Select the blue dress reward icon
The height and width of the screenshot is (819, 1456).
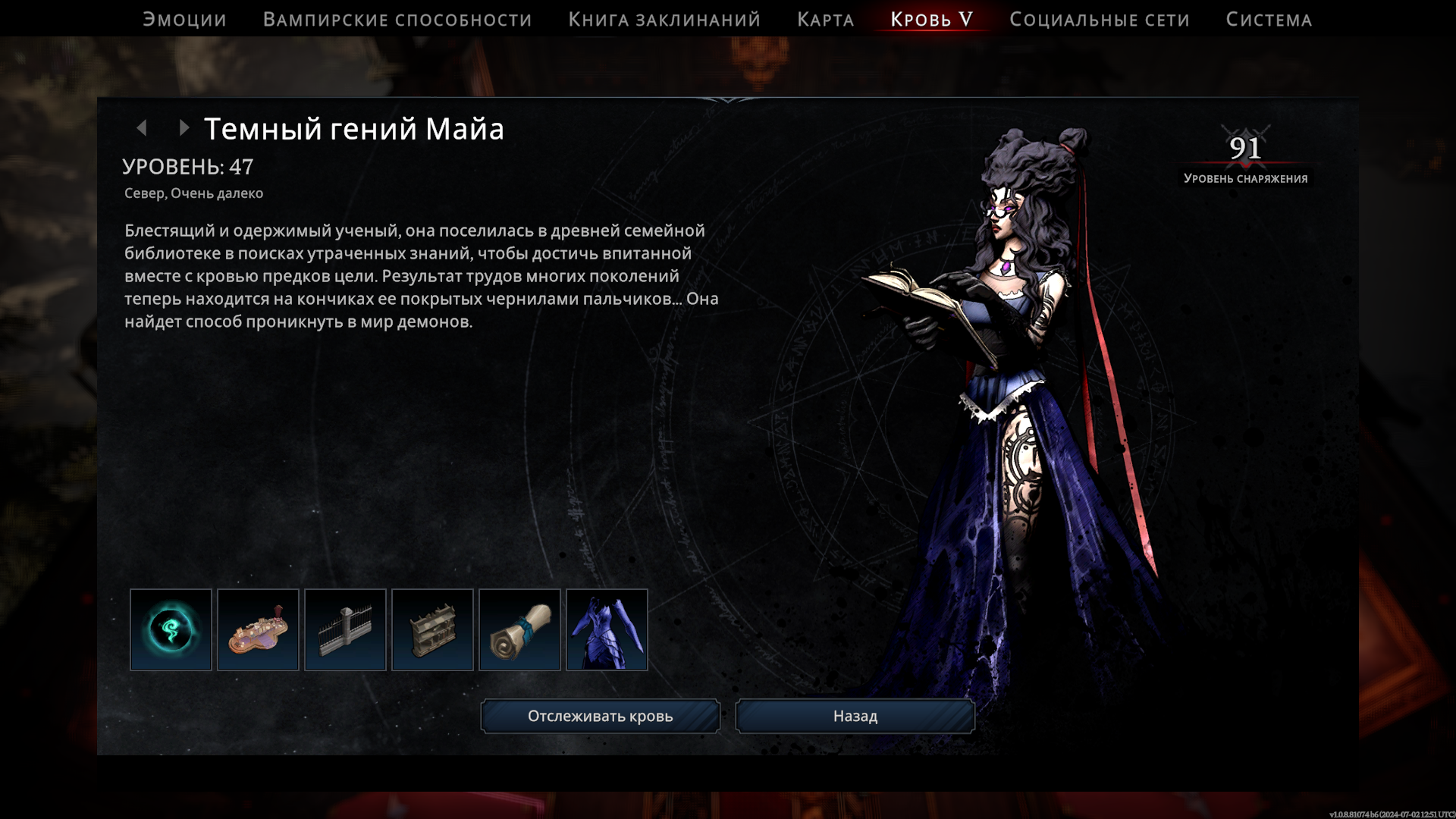tap(607, 629)
